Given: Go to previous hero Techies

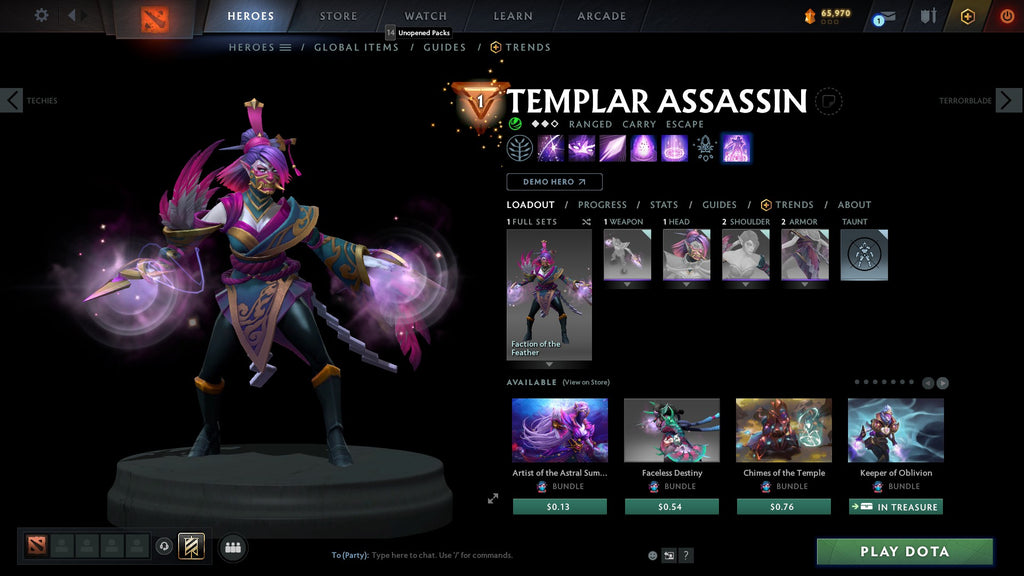Looking at the screenshot, I should click(x=12, y=100).
